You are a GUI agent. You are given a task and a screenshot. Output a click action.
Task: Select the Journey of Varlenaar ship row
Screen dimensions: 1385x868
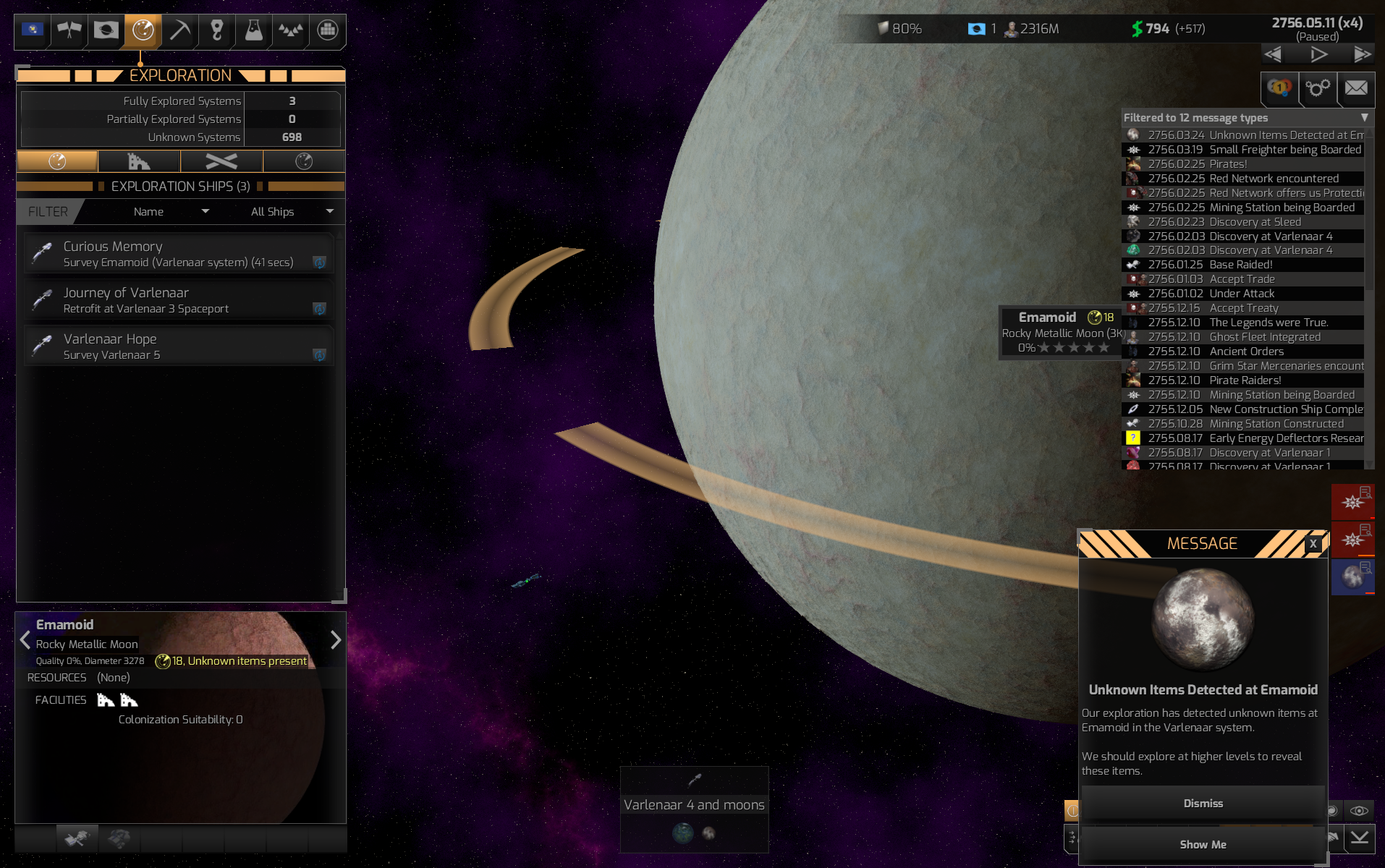click(179, 300)
